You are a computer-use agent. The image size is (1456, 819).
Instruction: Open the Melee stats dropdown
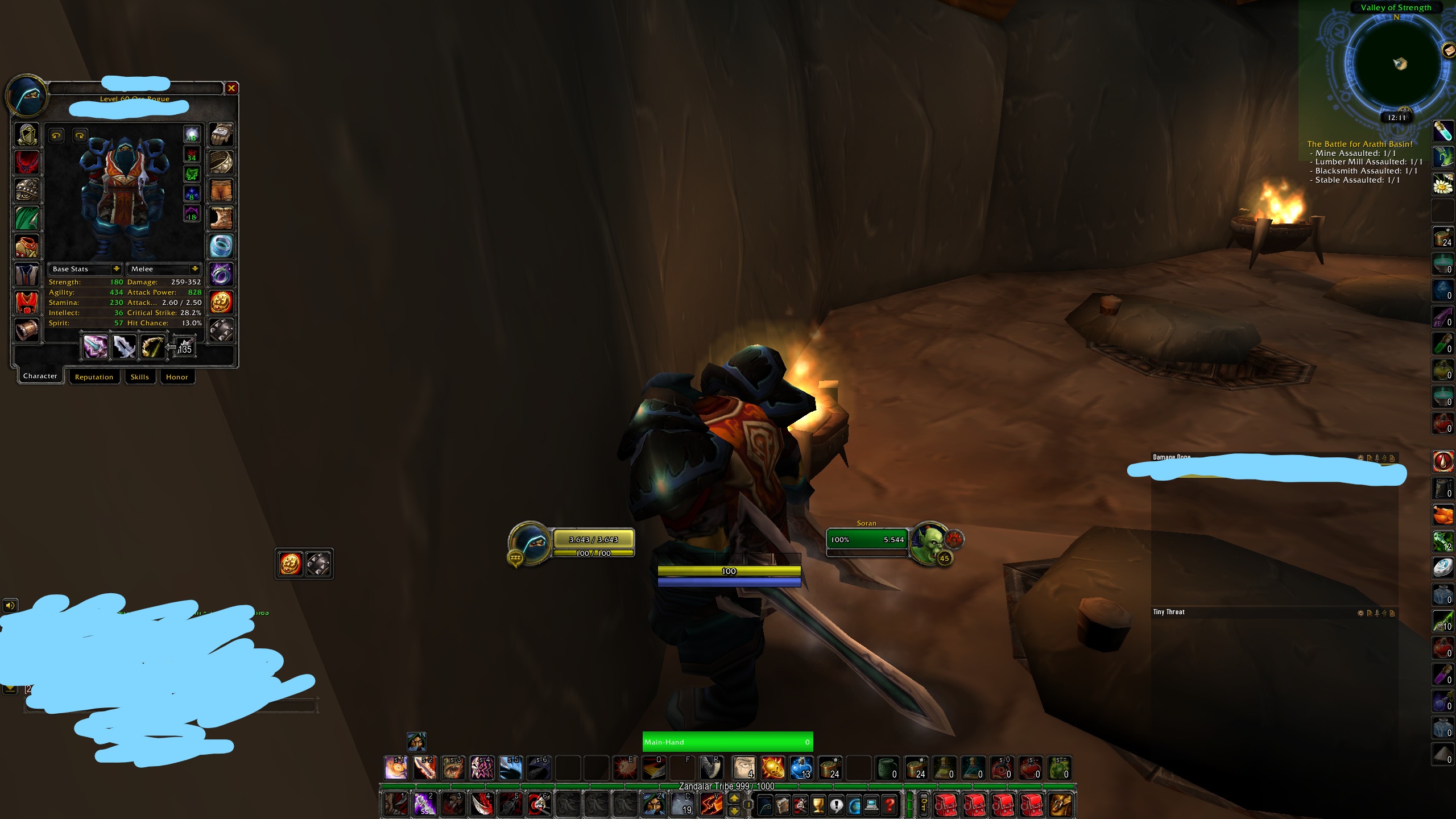164,269
